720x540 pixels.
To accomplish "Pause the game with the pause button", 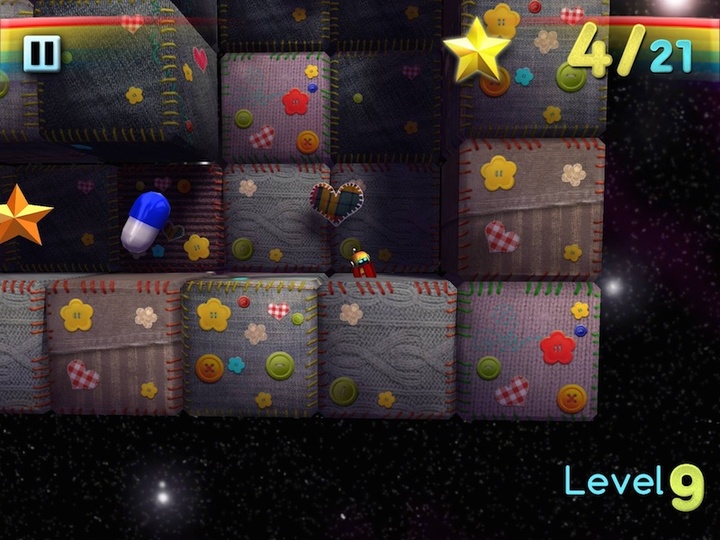I will (41, 53).
